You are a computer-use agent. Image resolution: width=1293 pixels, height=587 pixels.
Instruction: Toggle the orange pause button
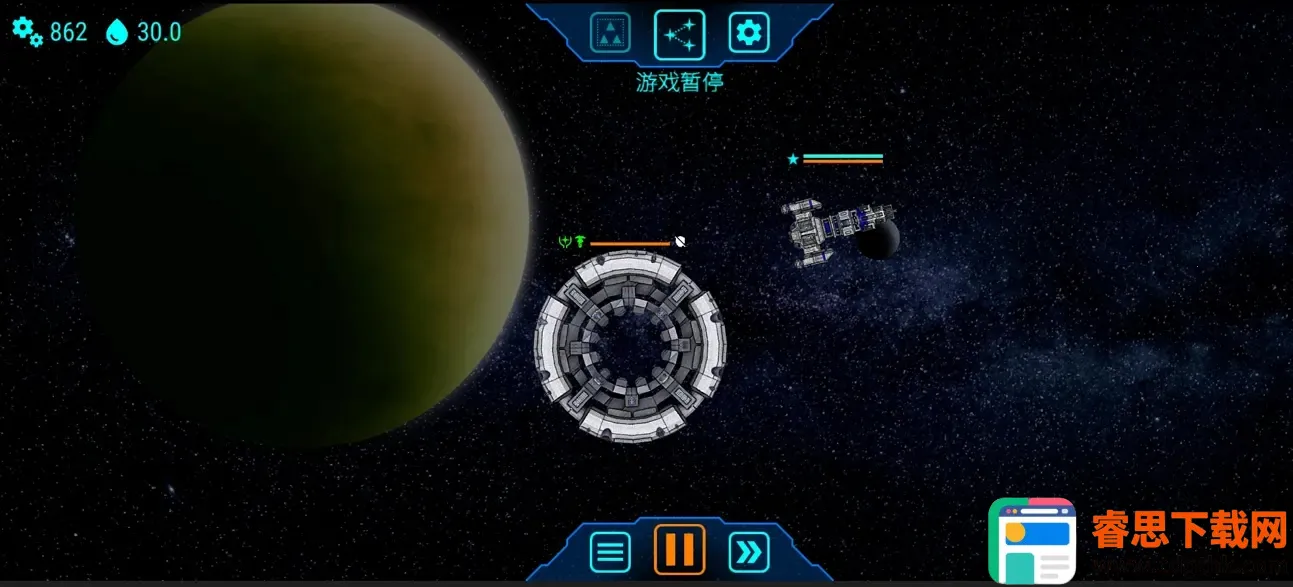click(x=679, y=550)
